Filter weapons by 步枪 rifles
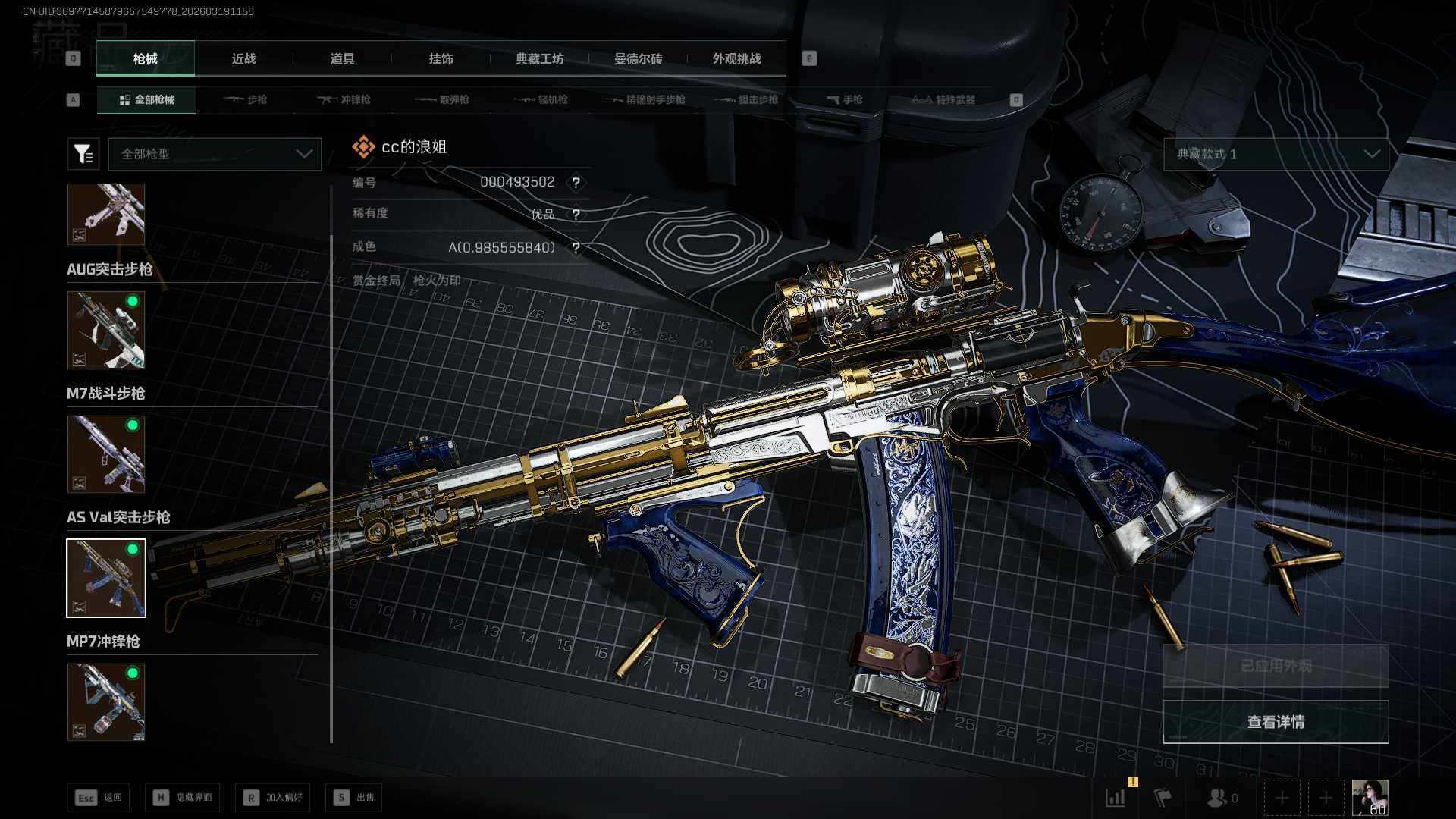 [246, 99]
